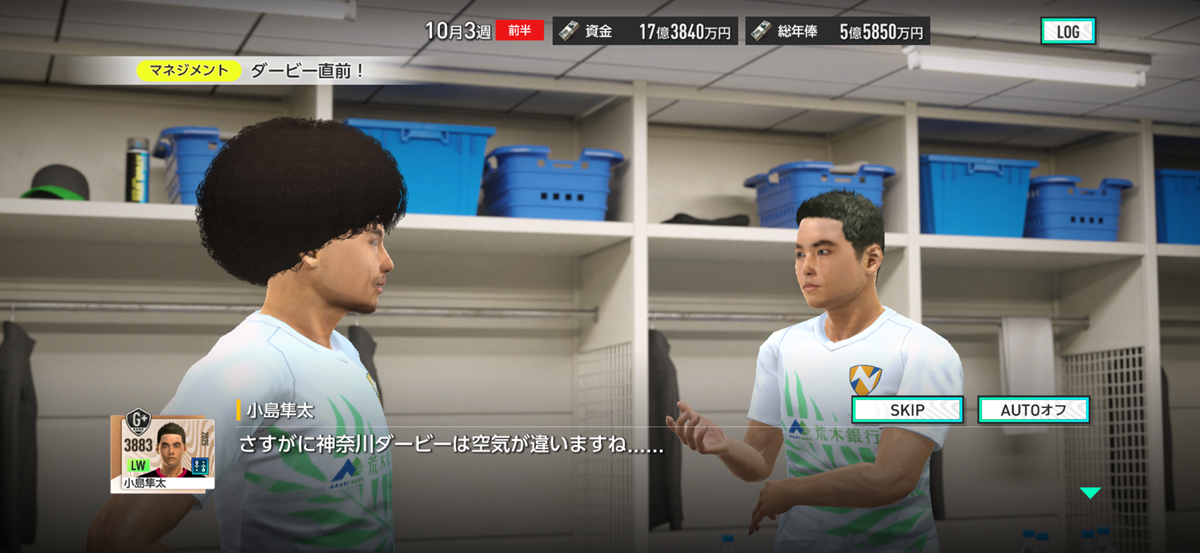Advance dialogue with the green arrow
Viewport: 1200px width, 553px height.
click(1089, 493)
